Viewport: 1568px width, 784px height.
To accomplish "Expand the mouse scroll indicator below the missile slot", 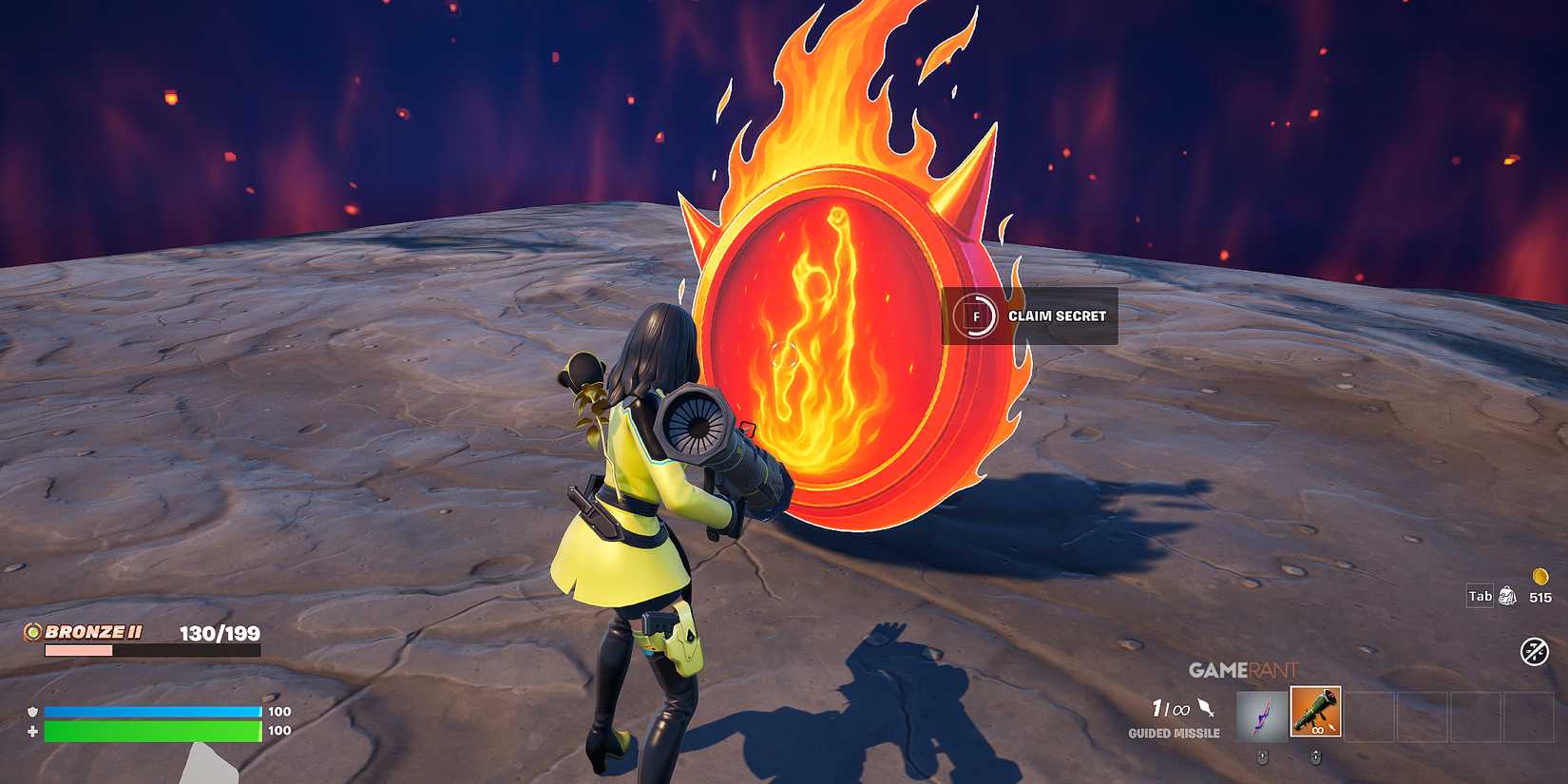I will click(1315, 756).
